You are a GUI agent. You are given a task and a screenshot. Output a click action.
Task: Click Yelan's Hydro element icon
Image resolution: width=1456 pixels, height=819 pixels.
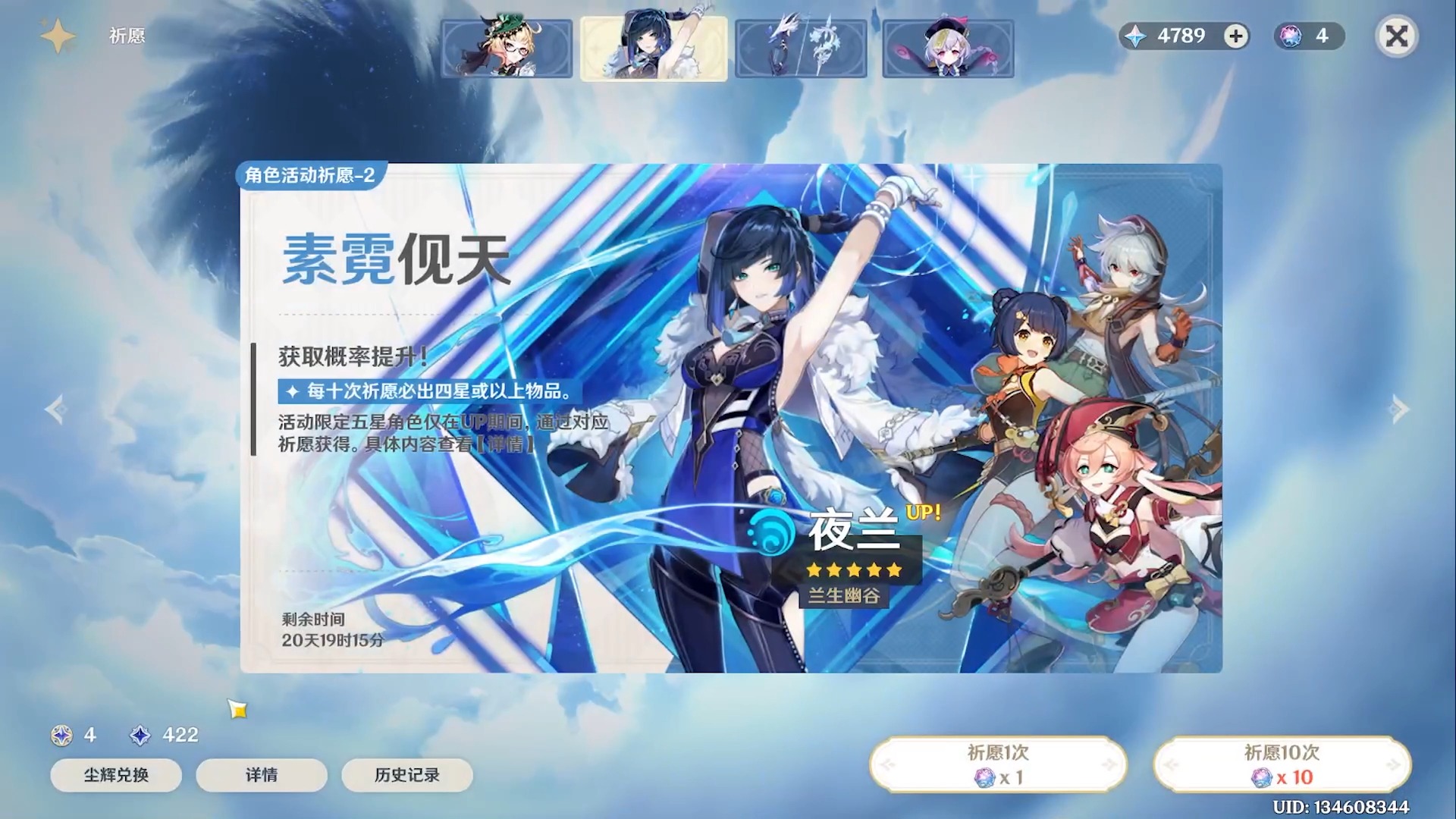[767, 532]
